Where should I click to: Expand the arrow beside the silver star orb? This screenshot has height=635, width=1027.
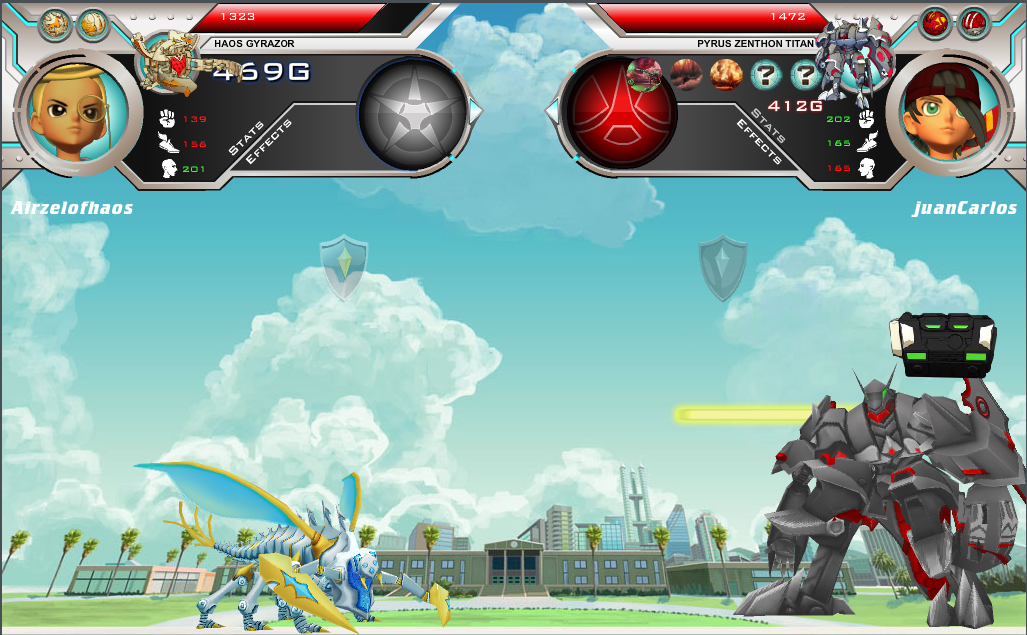coord(475,111)
